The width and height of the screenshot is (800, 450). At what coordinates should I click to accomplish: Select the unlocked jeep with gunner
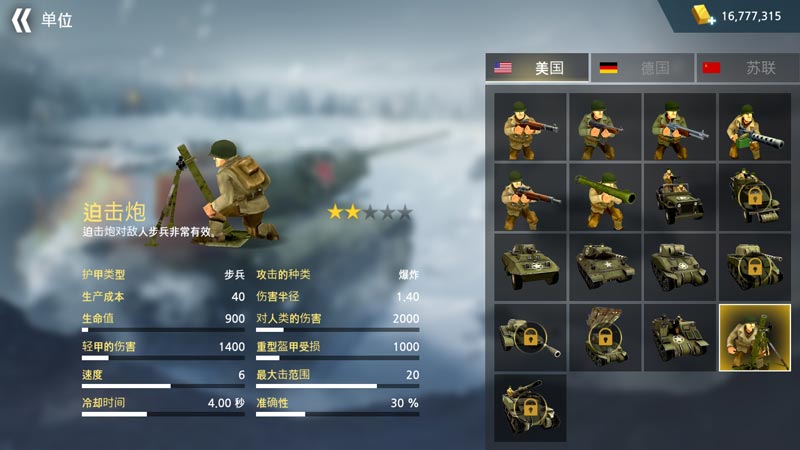(679, 197)
